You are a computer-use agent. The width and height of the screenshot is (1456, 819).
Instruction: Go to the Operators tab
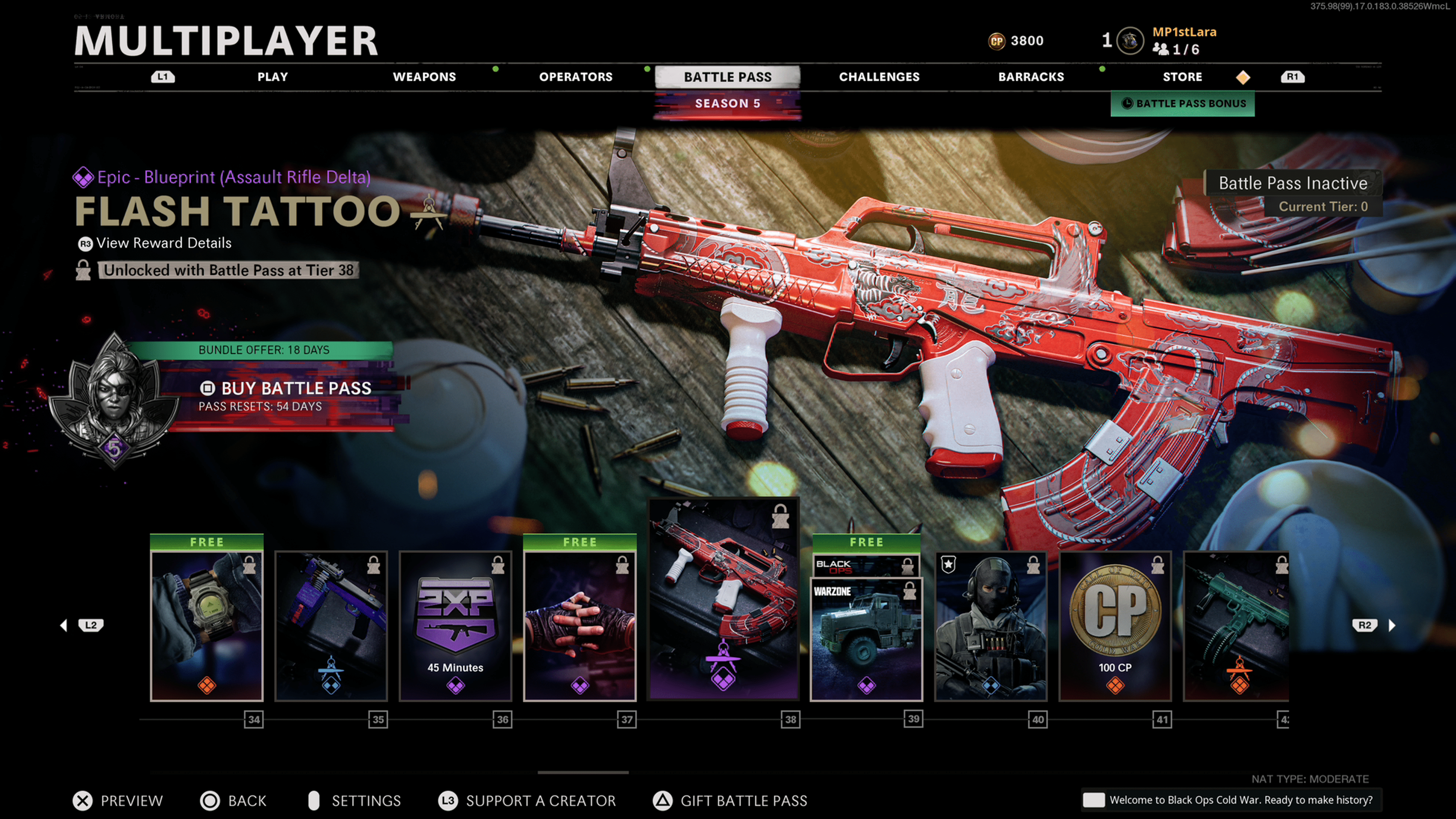point(576,77)
